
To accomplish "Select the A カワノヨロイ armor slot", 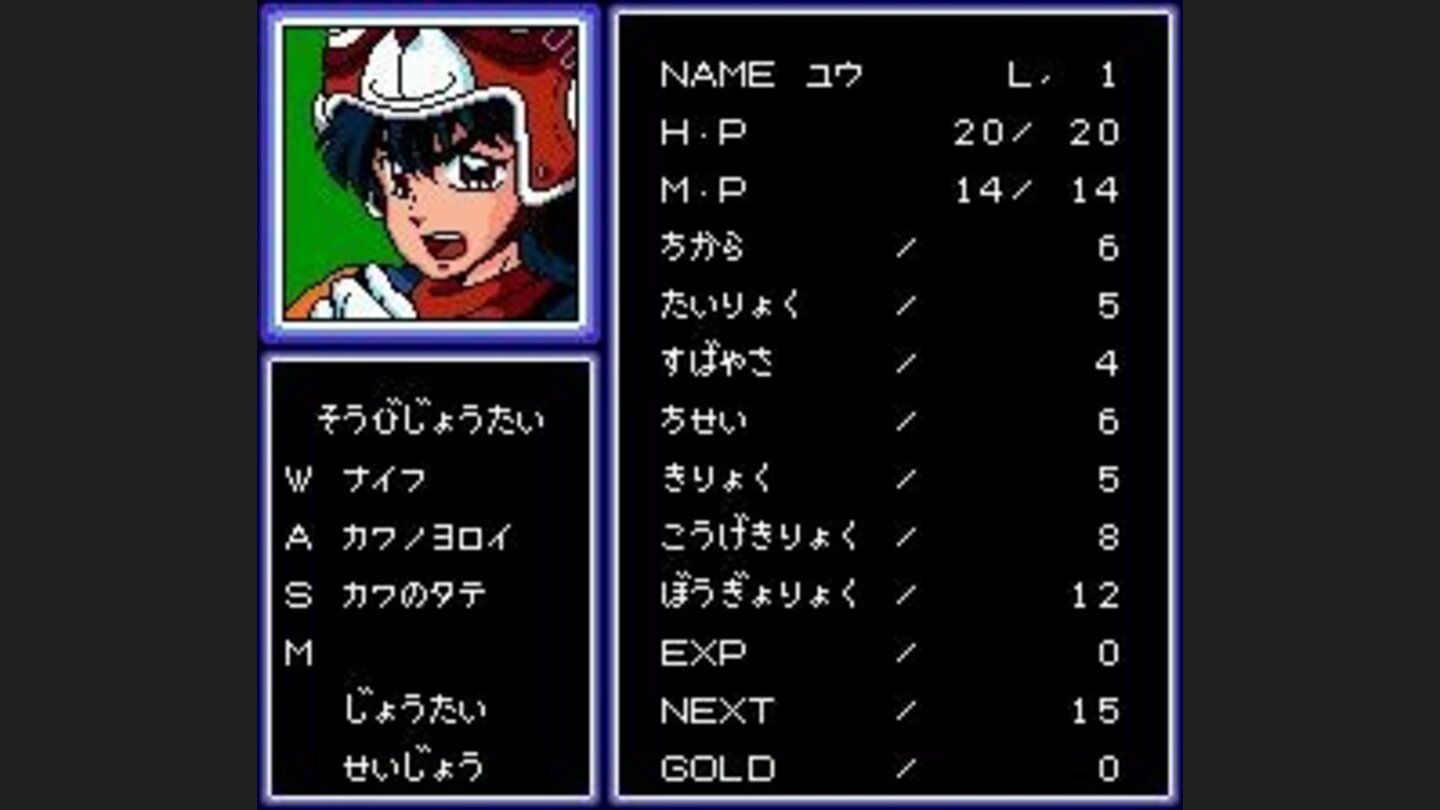I will tap(430, 537).
